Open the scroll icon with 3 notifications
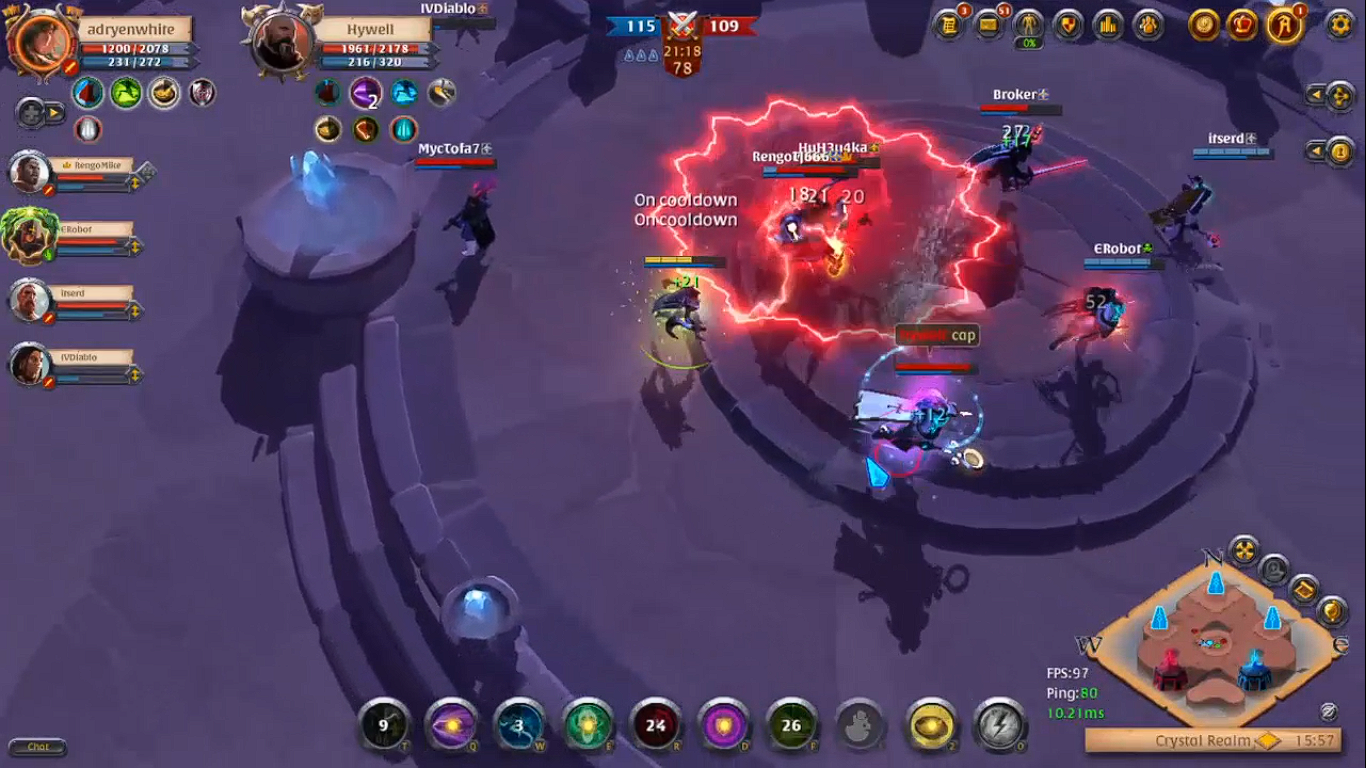 [x=949, y=25]
